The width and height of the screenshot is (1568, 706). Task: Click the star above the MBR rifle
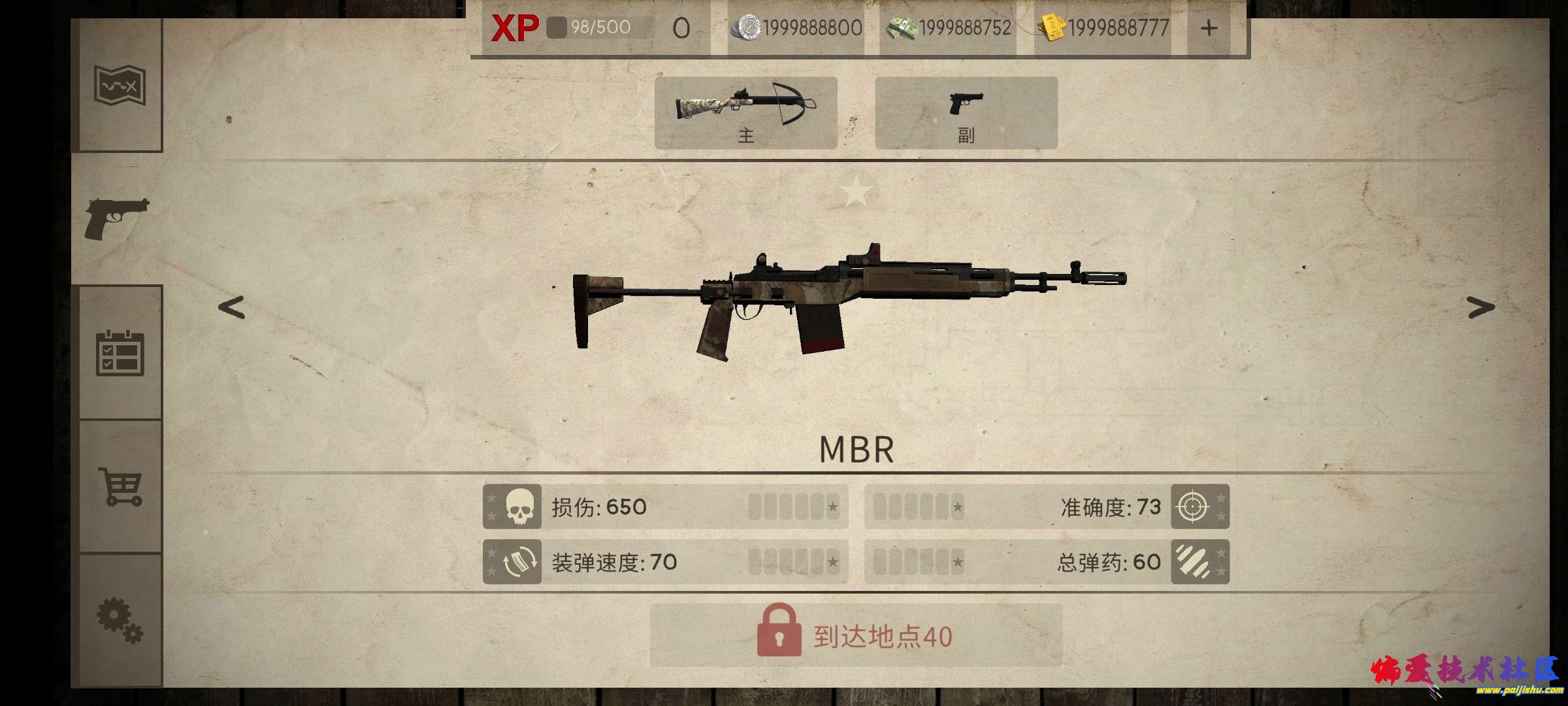856,193
